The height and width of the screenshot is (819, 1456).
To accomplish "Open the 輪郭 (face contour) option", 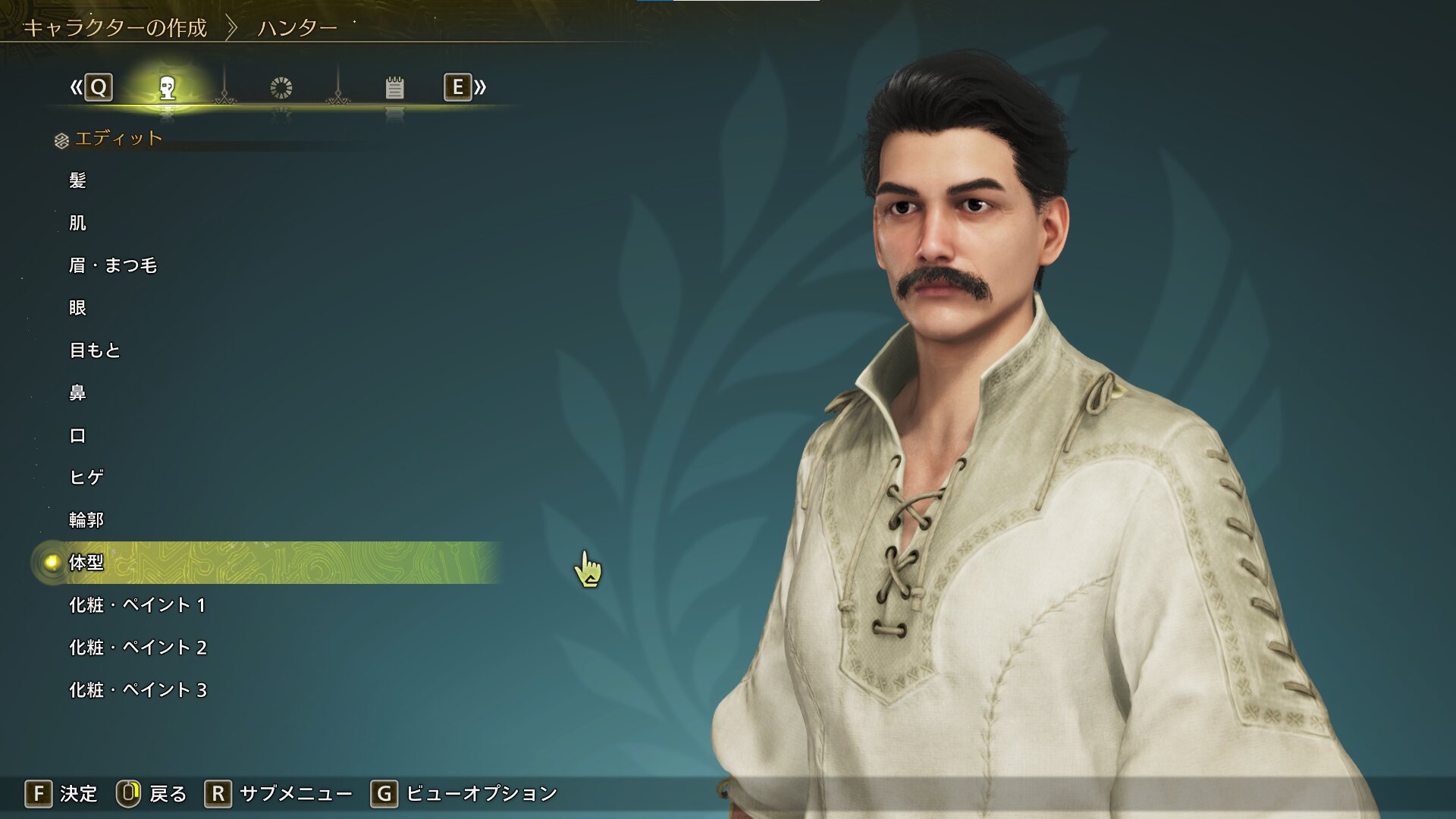I will (86, 519).
